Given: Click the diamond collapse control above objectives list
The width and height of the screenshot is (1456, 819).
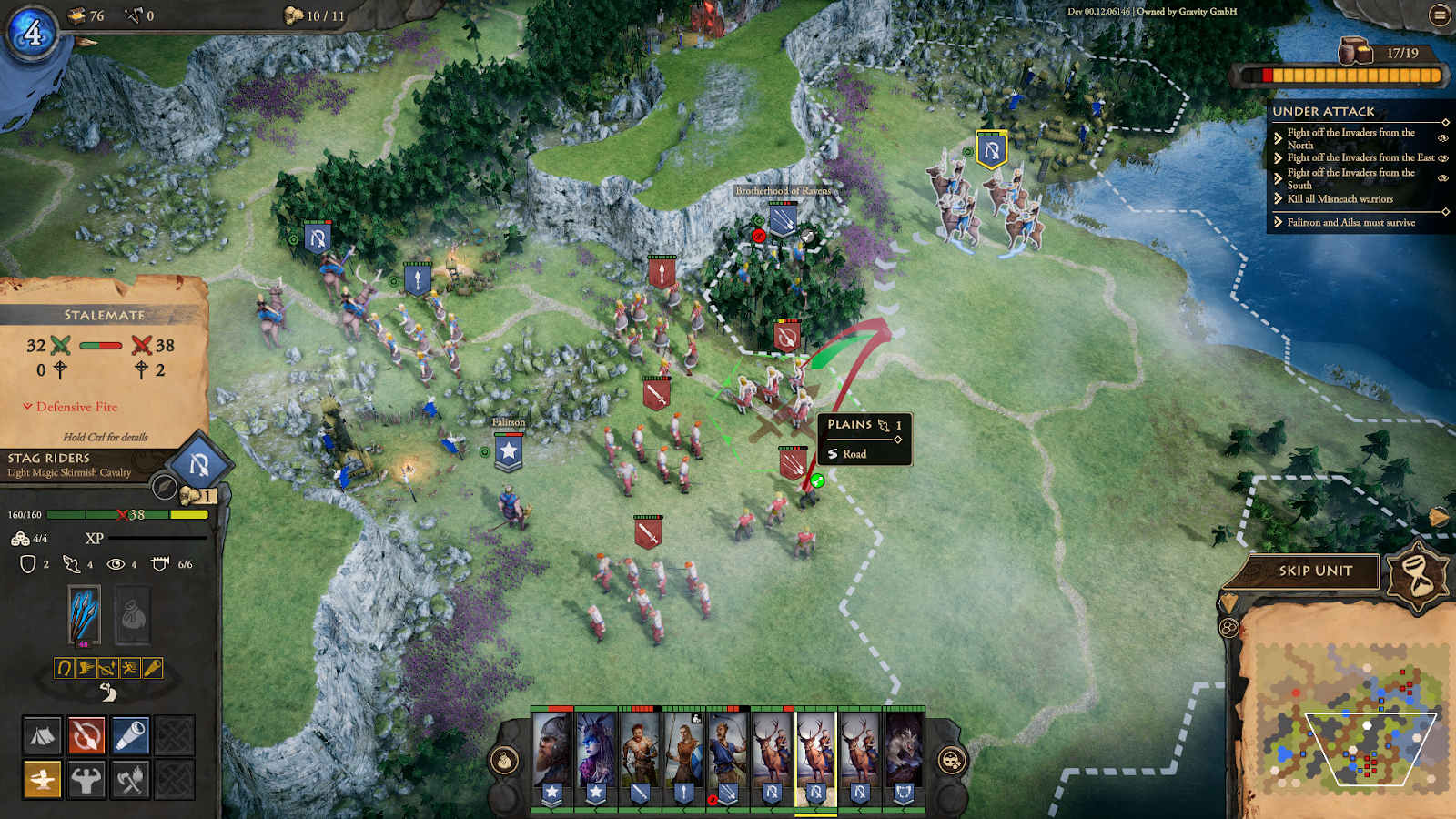Looking at the screenshot, I should tap(1445, 122).
